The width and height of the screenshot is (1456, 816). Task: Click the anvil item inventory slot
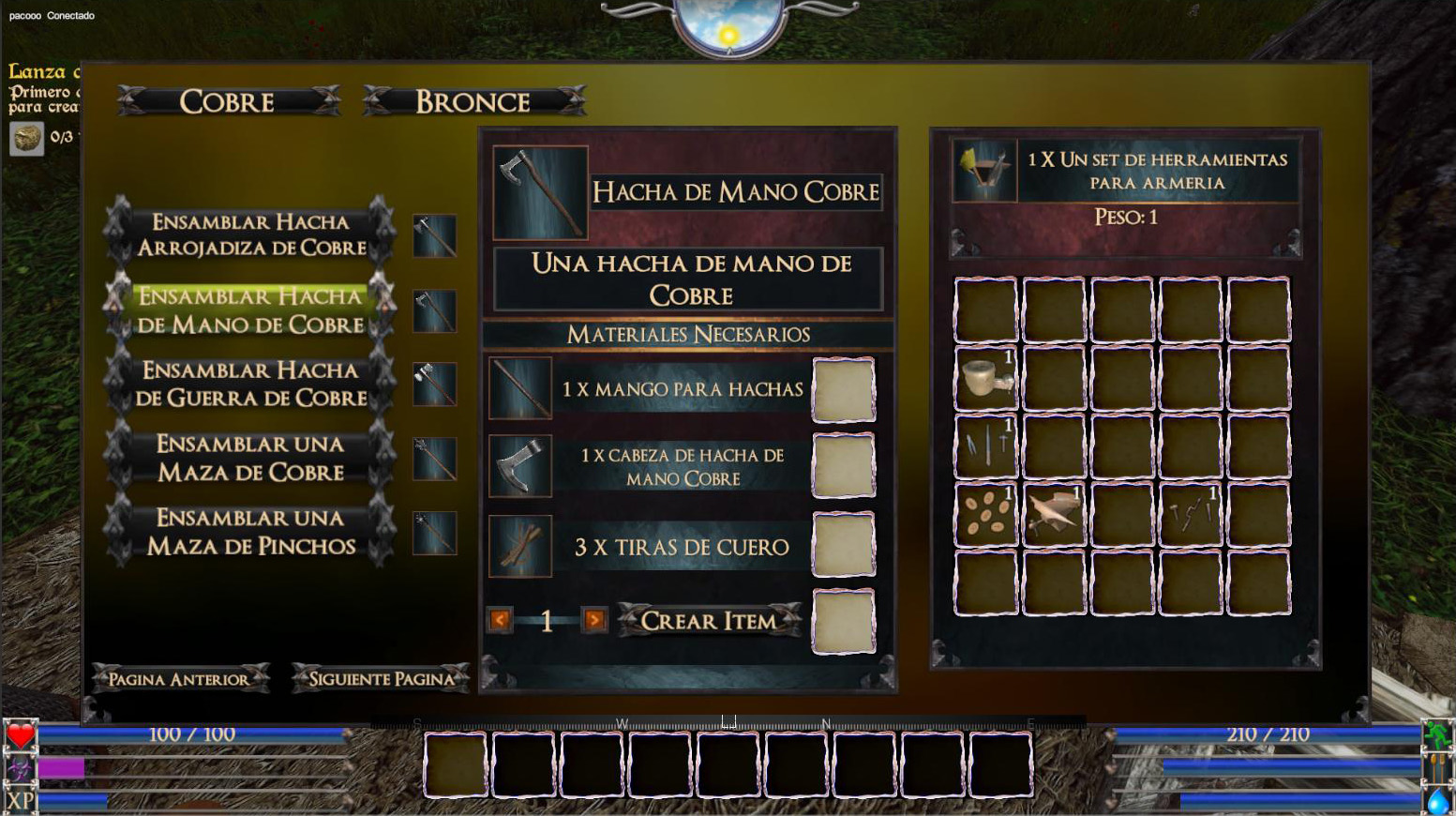point(1054,514)
